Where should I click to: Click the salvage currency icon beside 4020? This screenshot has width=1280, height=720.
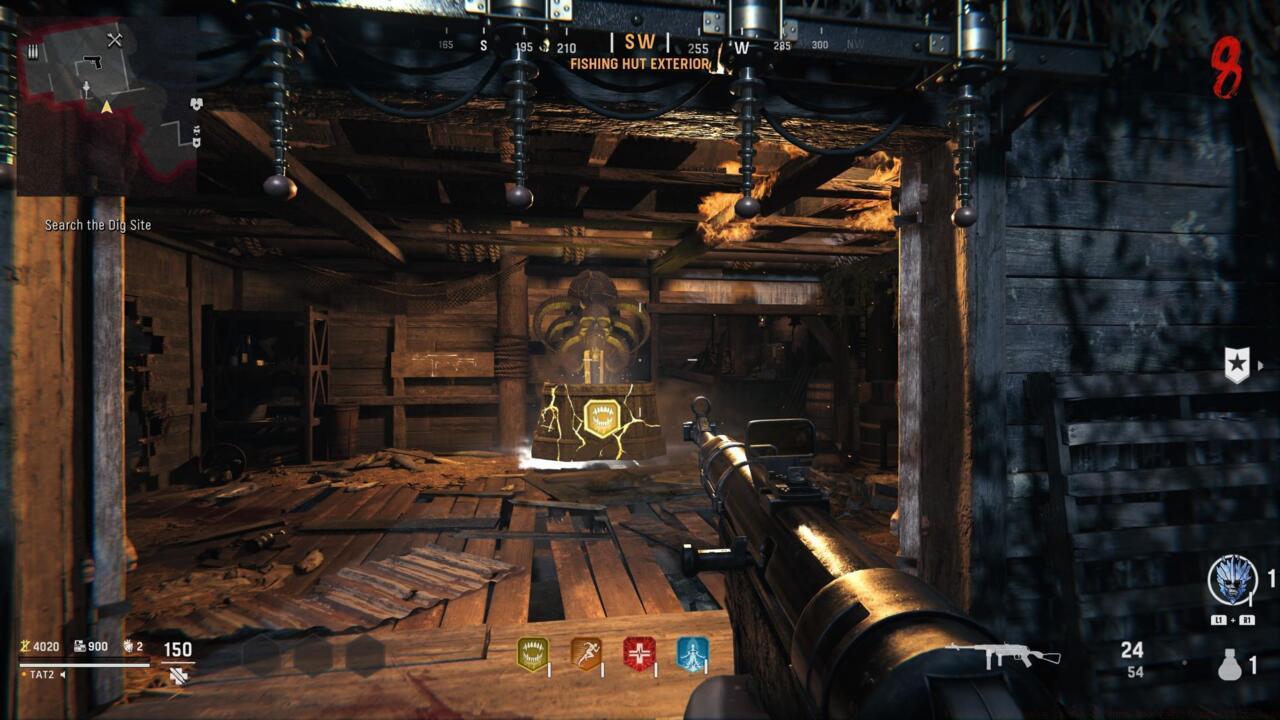coord(25,647)
